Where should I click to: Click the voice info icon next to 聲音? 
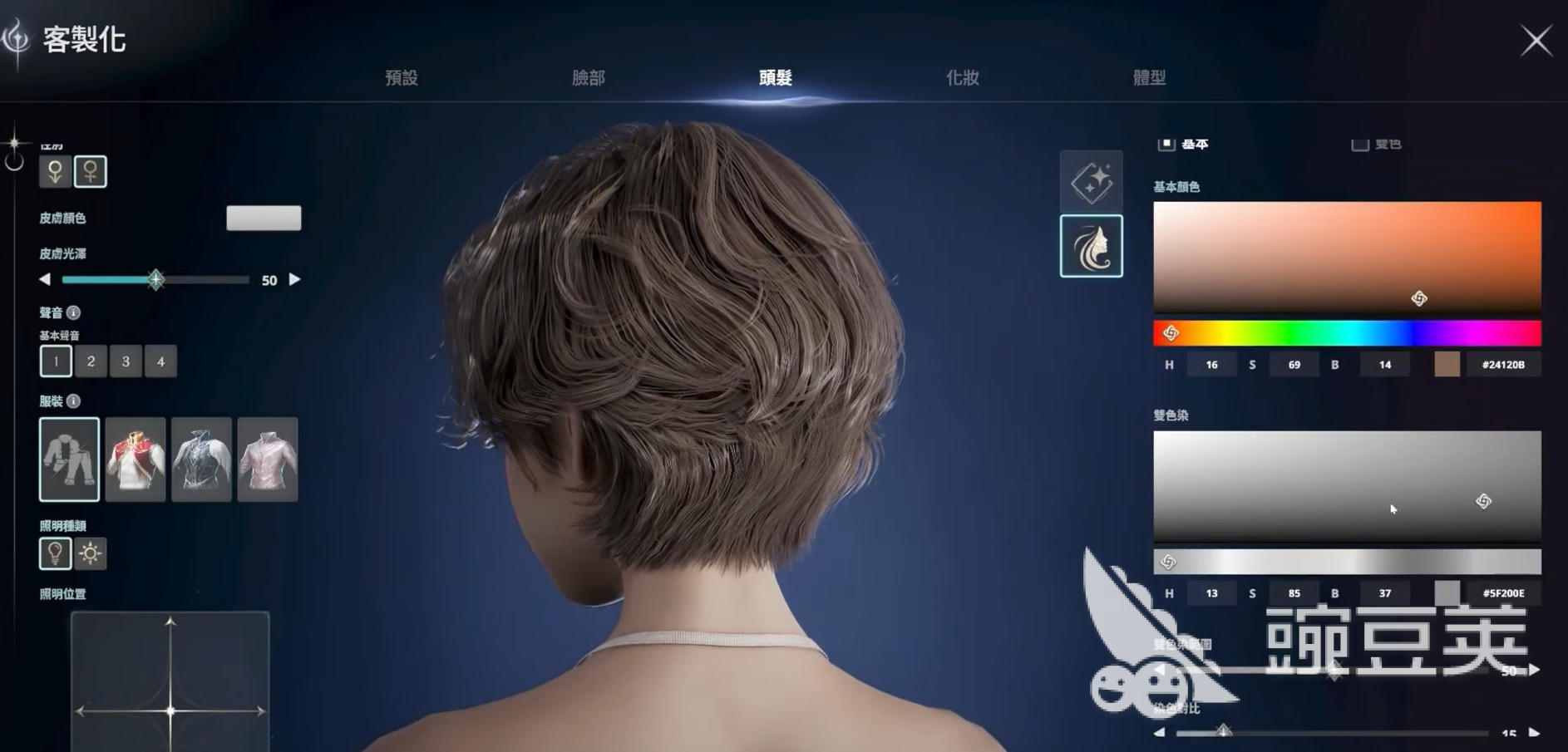(75, 313)
